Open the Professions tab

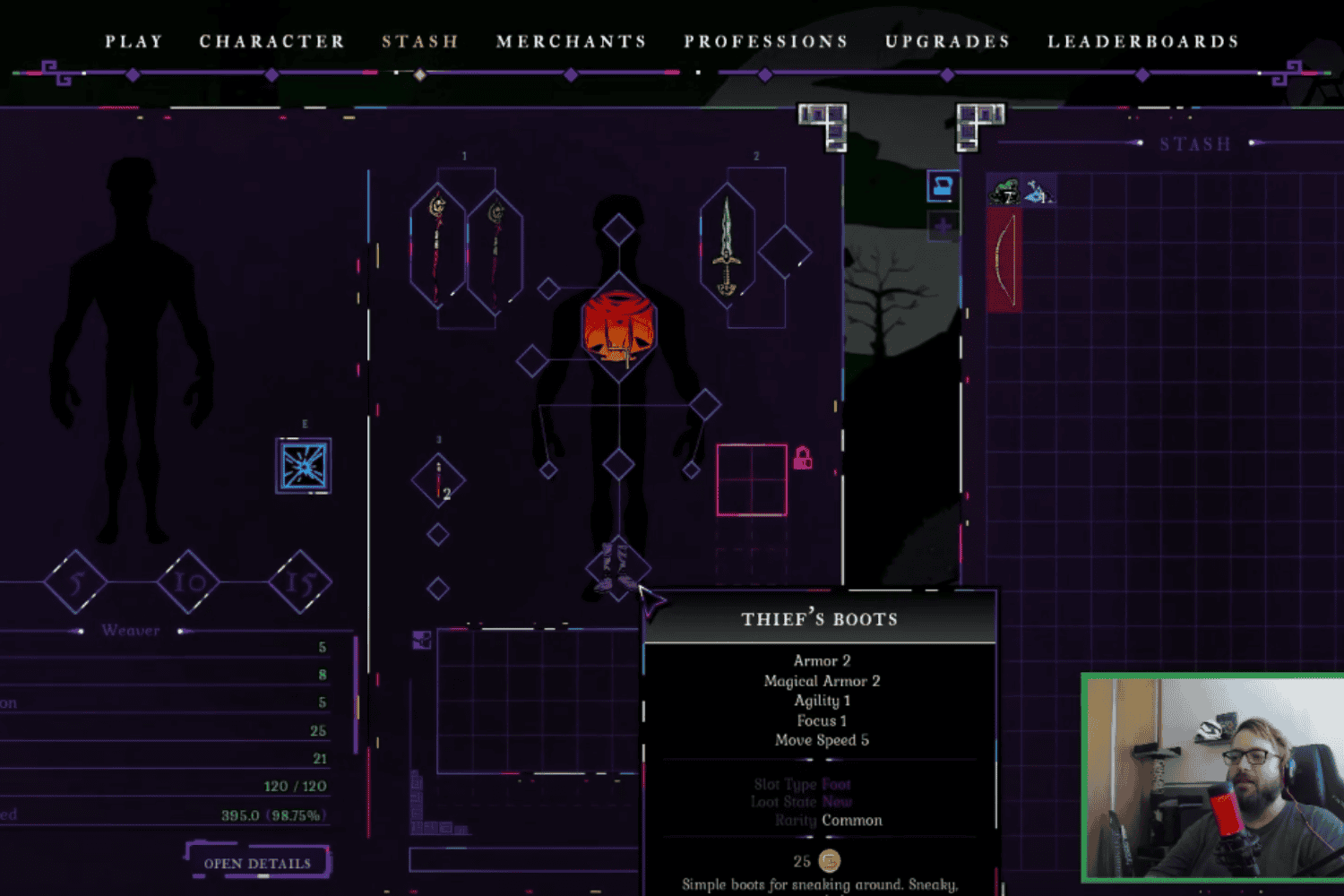tap(765, 42)
